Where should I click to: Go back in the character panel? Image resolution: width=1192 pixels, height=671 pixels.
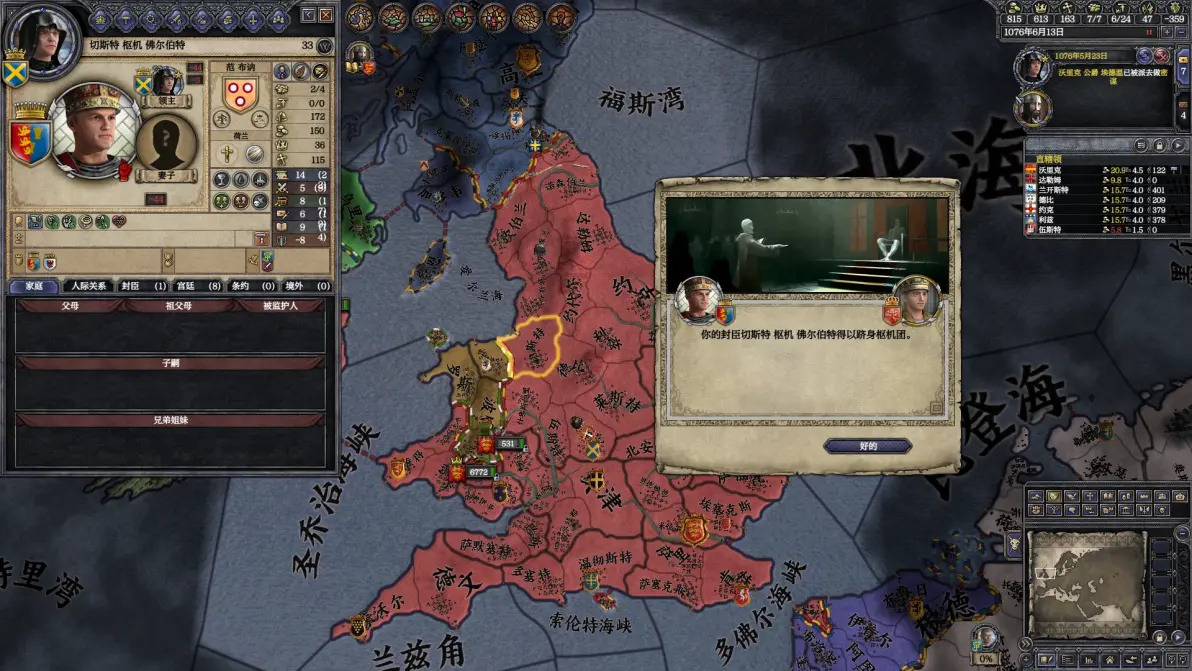pos(308,14)
